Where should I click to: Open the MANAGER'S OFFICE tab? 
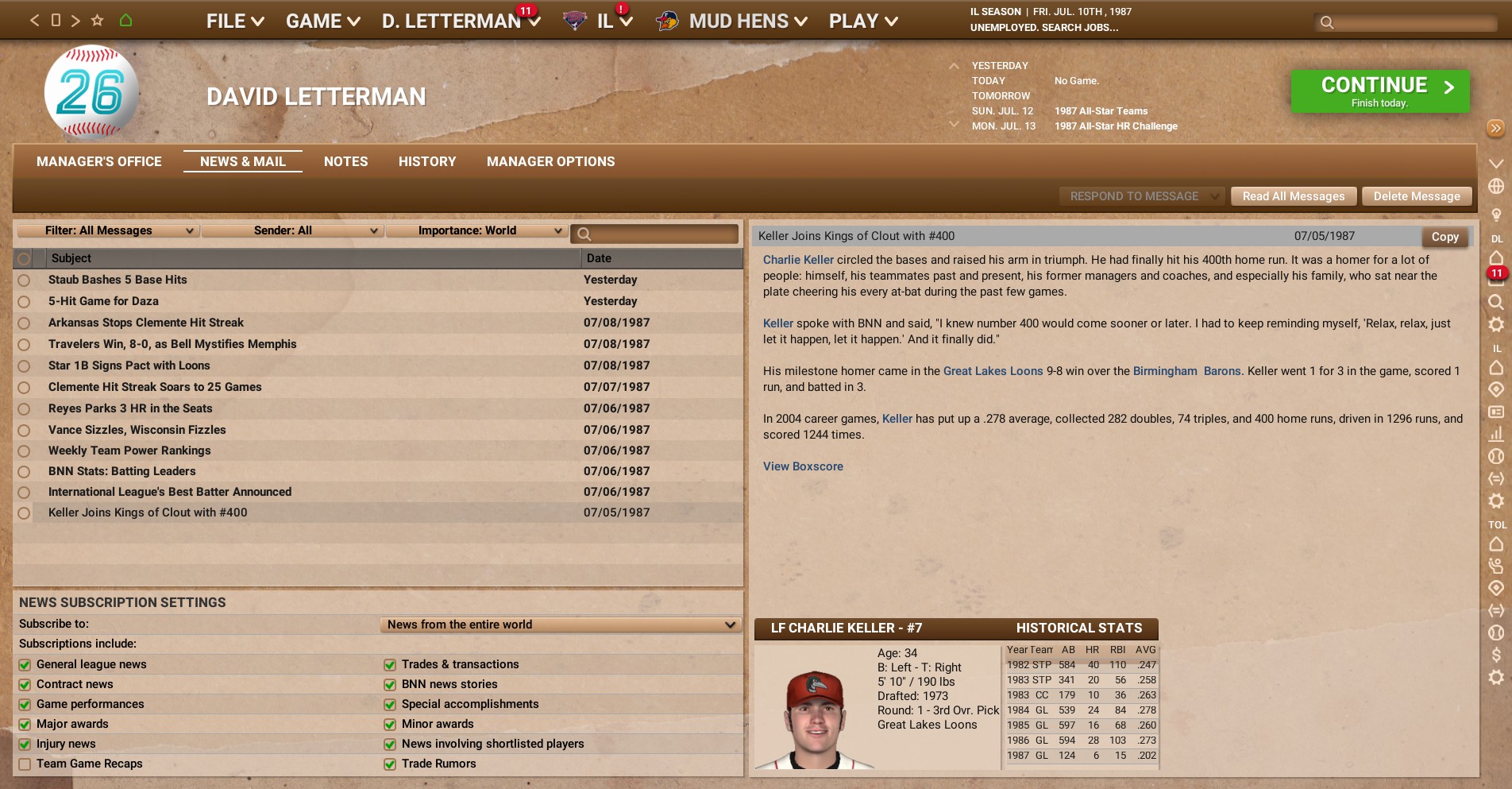coord(98,161)
